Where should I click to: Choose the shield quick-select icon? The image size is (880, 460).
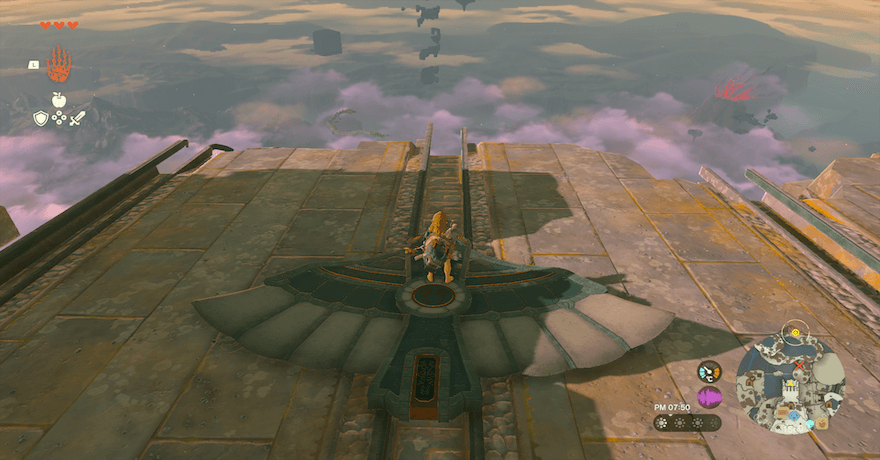(41, 118)
